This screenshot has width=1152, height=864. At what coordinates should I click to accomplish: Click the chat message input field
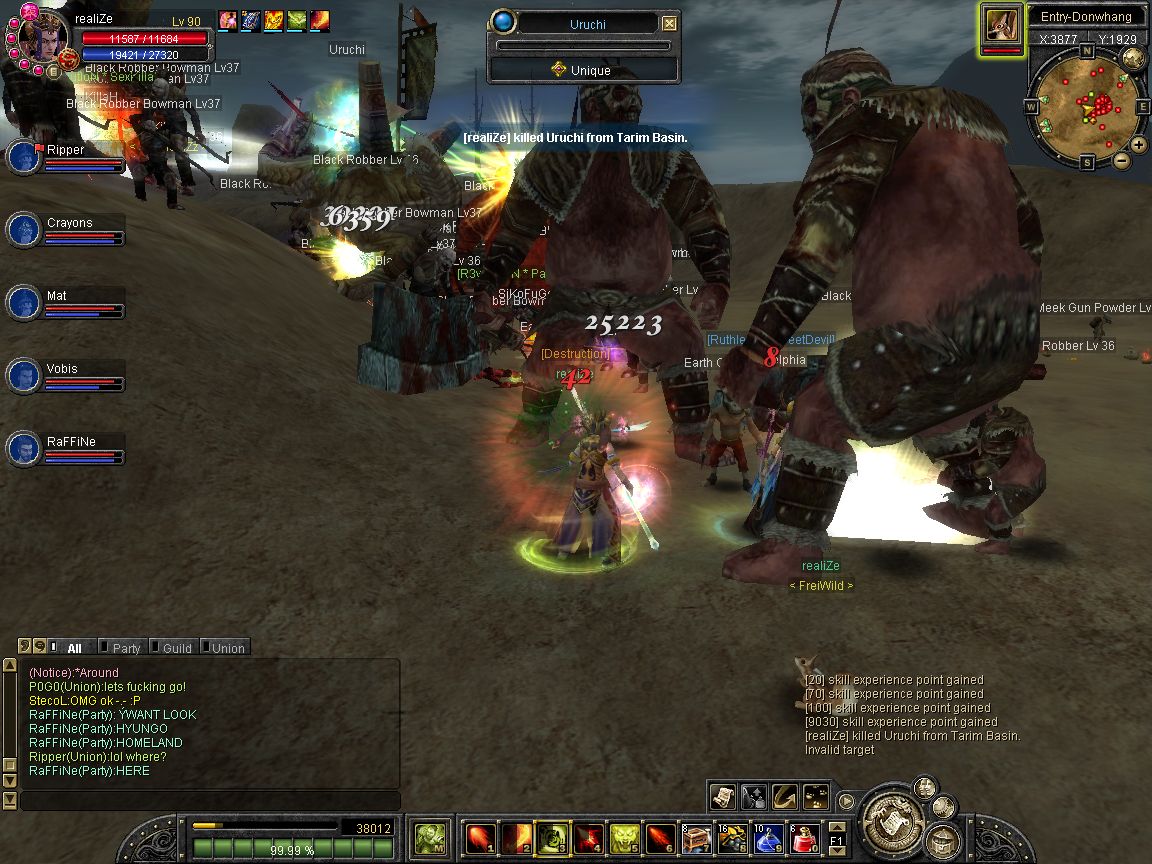210,801
